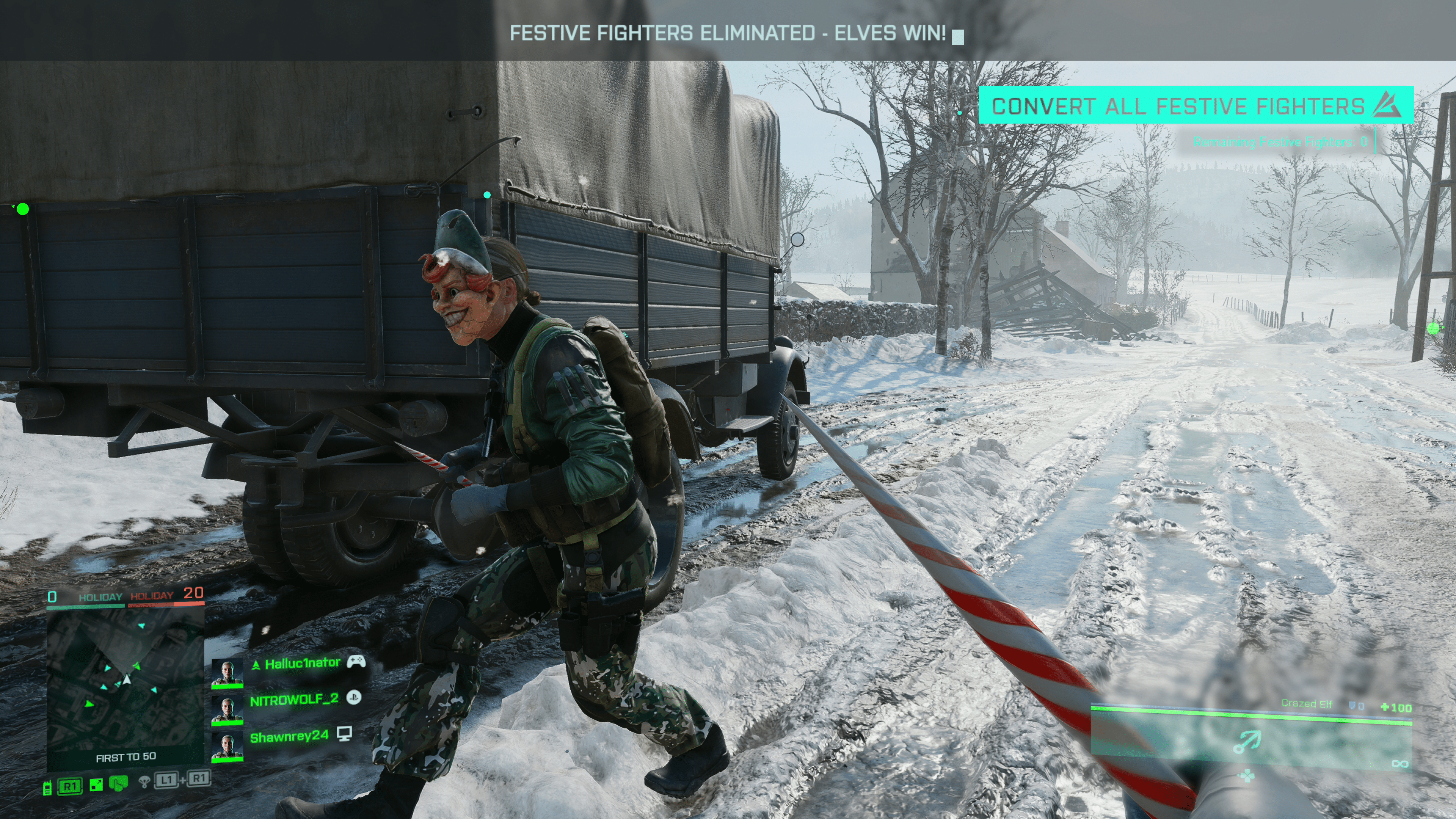Select the candy cane weapon icon
Screen dimensions: 1456x819
1246,742
